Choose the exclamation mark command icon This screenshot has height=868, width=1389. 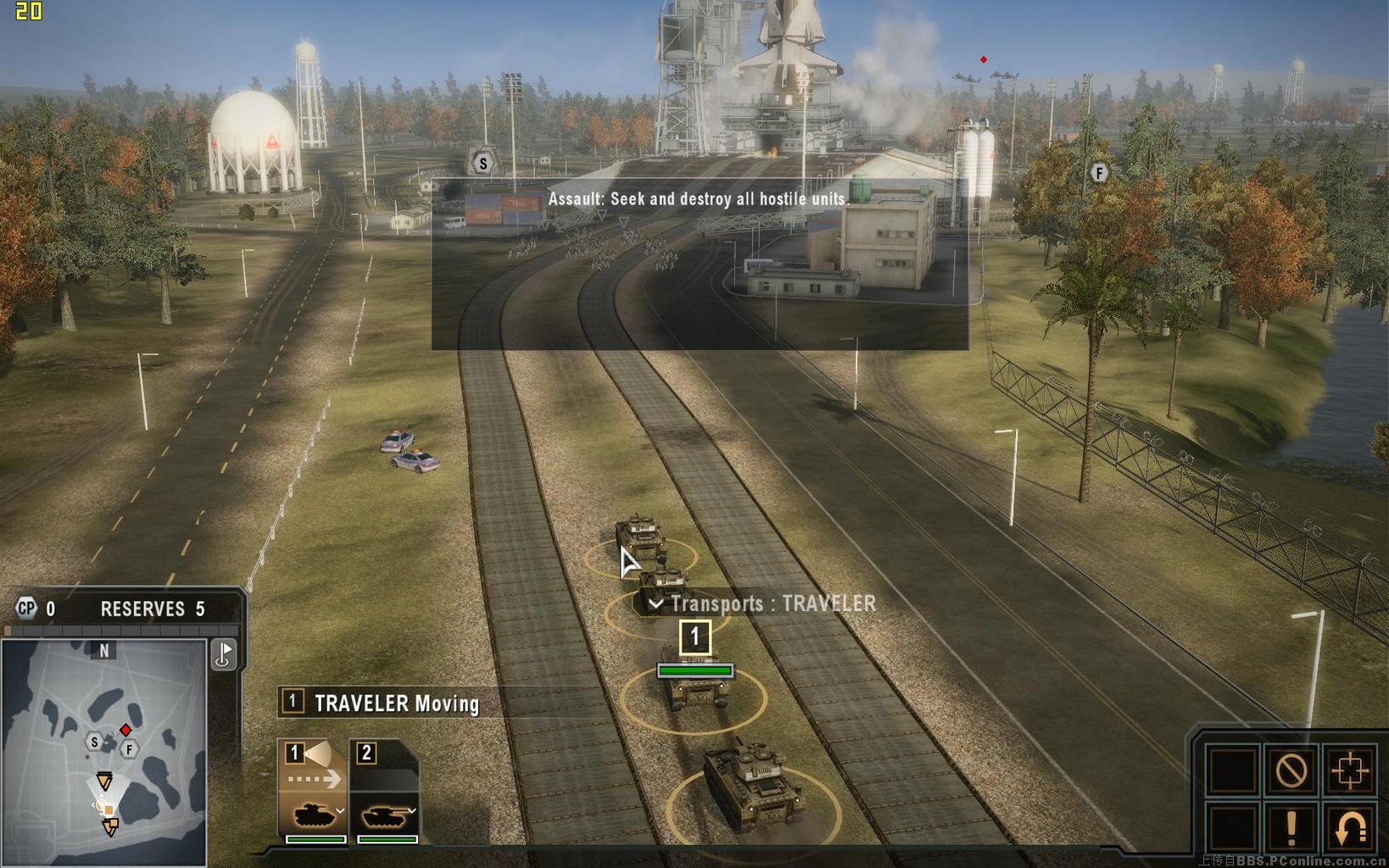(1291, 828)
